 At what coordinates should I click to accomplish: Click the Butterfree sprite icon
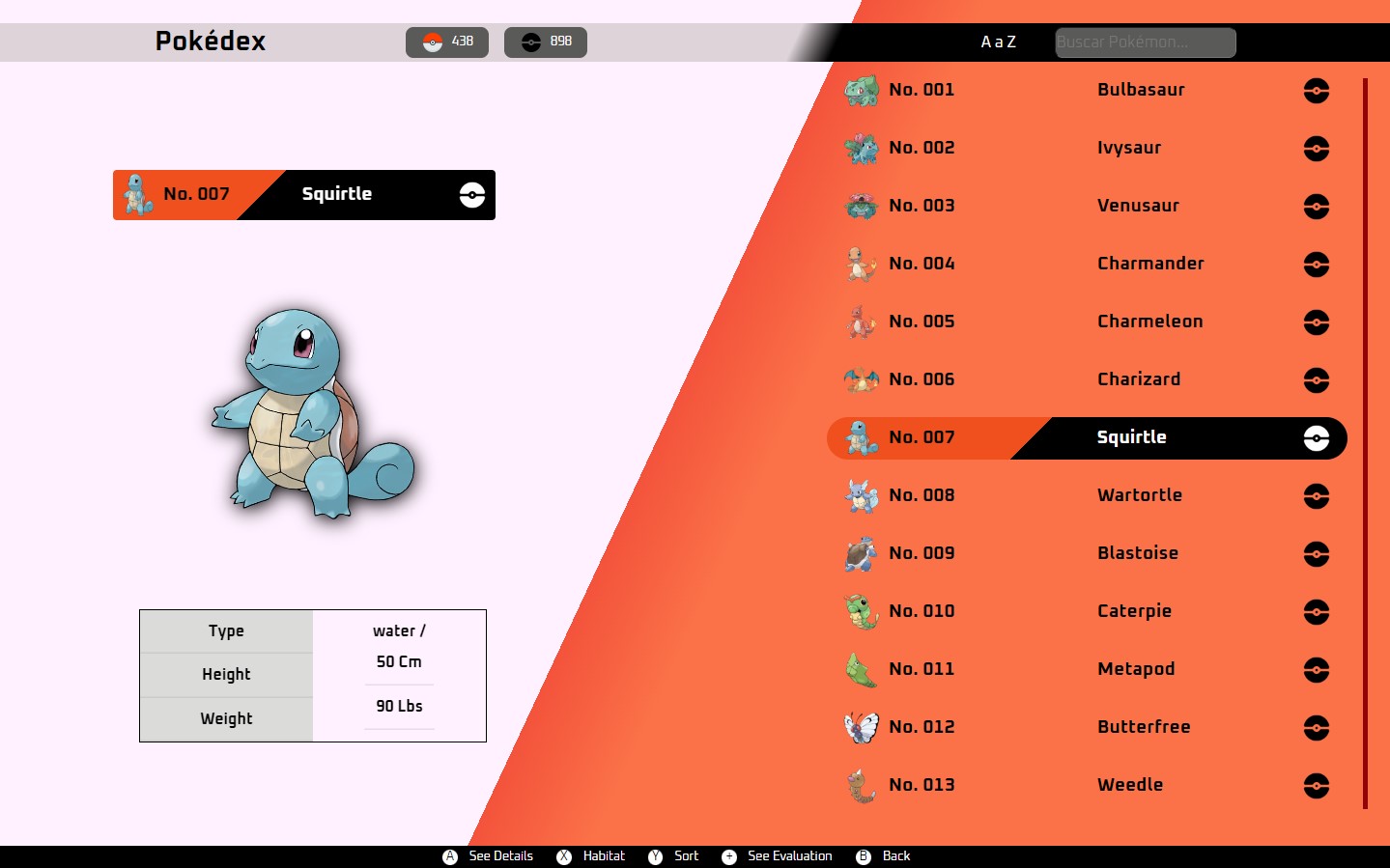click(x=863, y=726)
